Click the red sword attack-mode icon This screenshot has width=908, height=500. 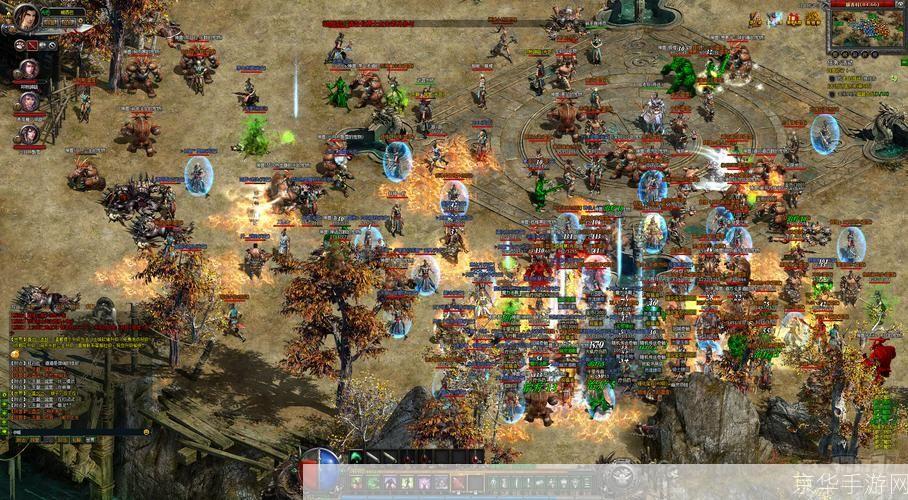(x=31, y=45)
